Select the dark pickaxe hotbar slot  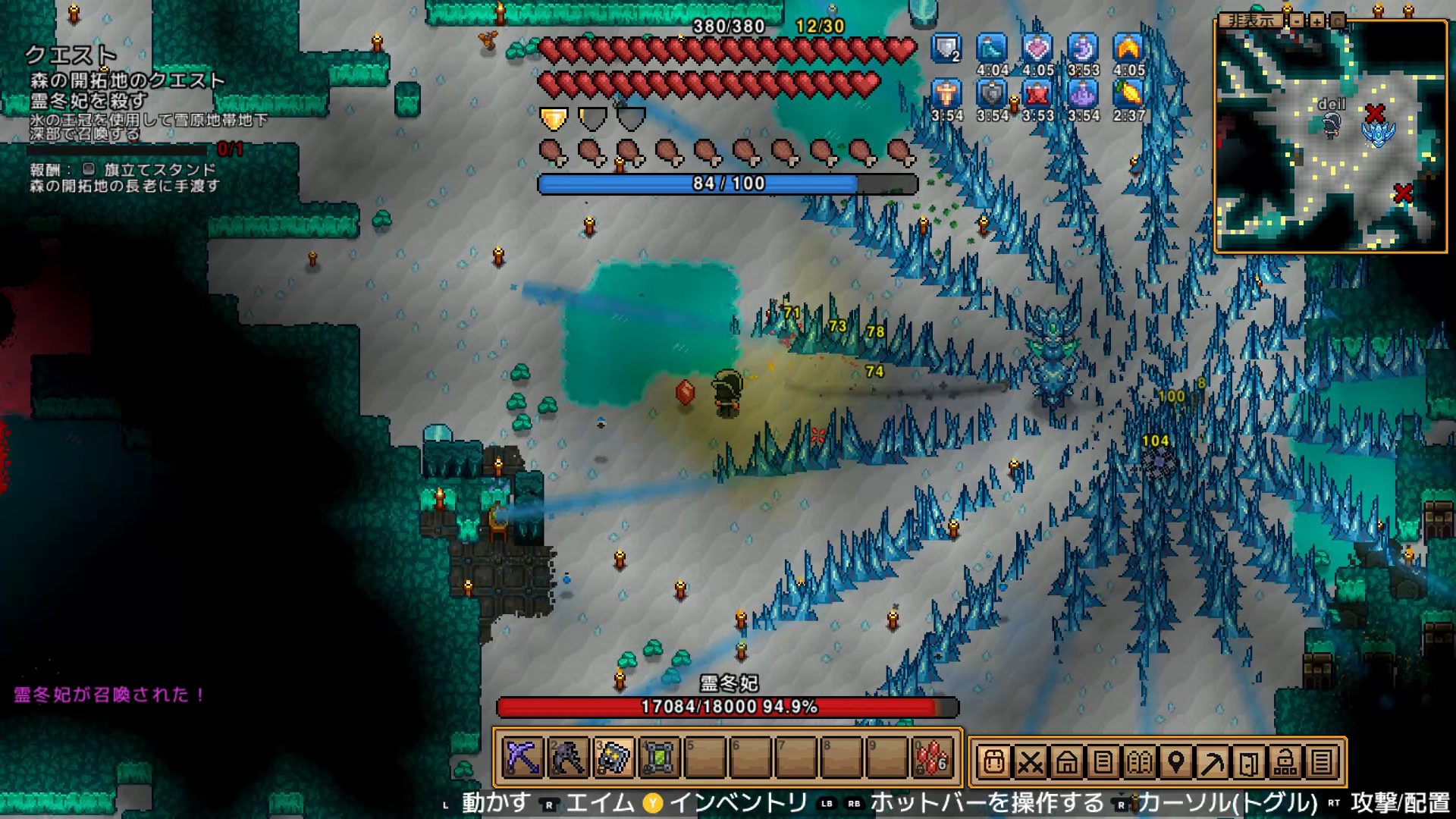[x=568, y=758]
